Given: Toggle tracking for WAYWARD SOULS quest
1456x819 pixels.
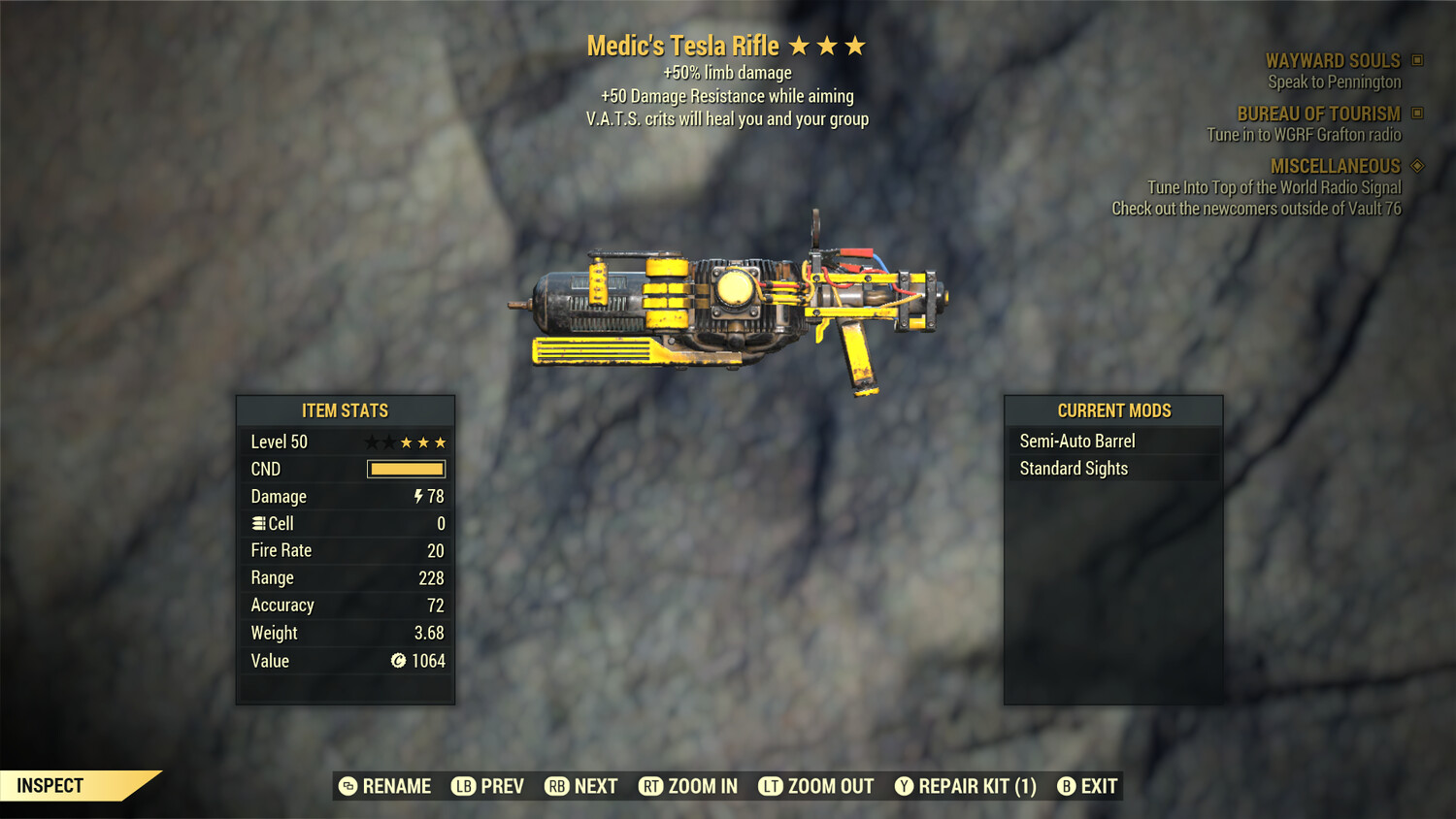Looking at the screenshot, I should 1334,60.
